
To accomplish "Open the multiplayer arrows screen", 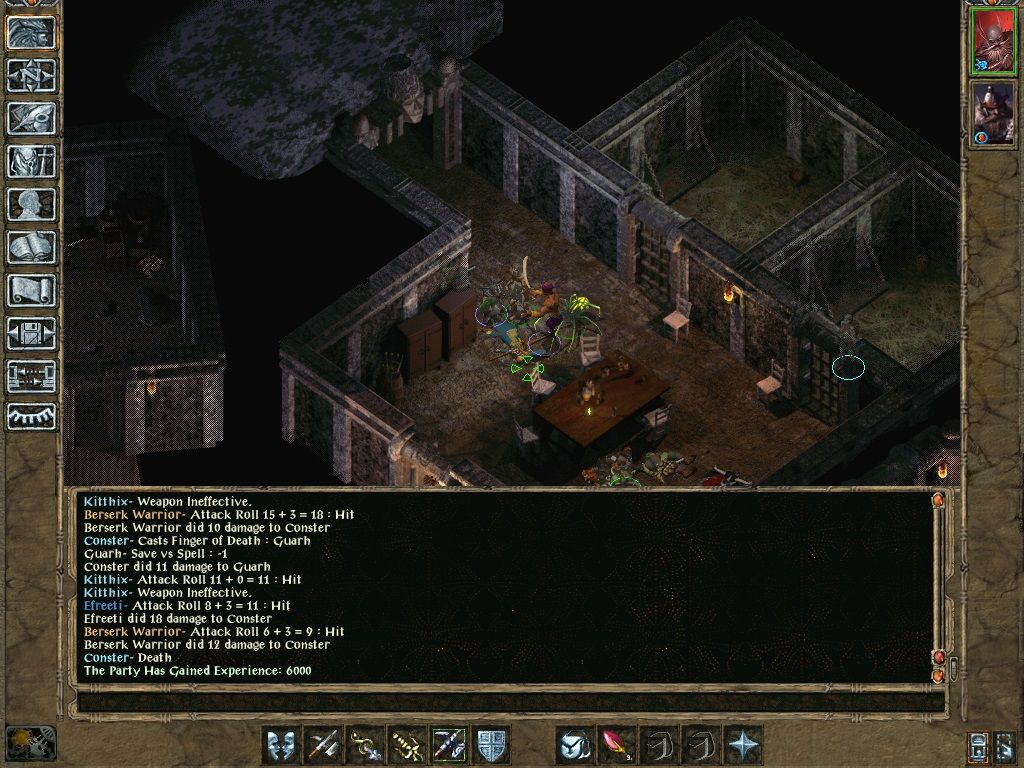I will coord(32,376).
